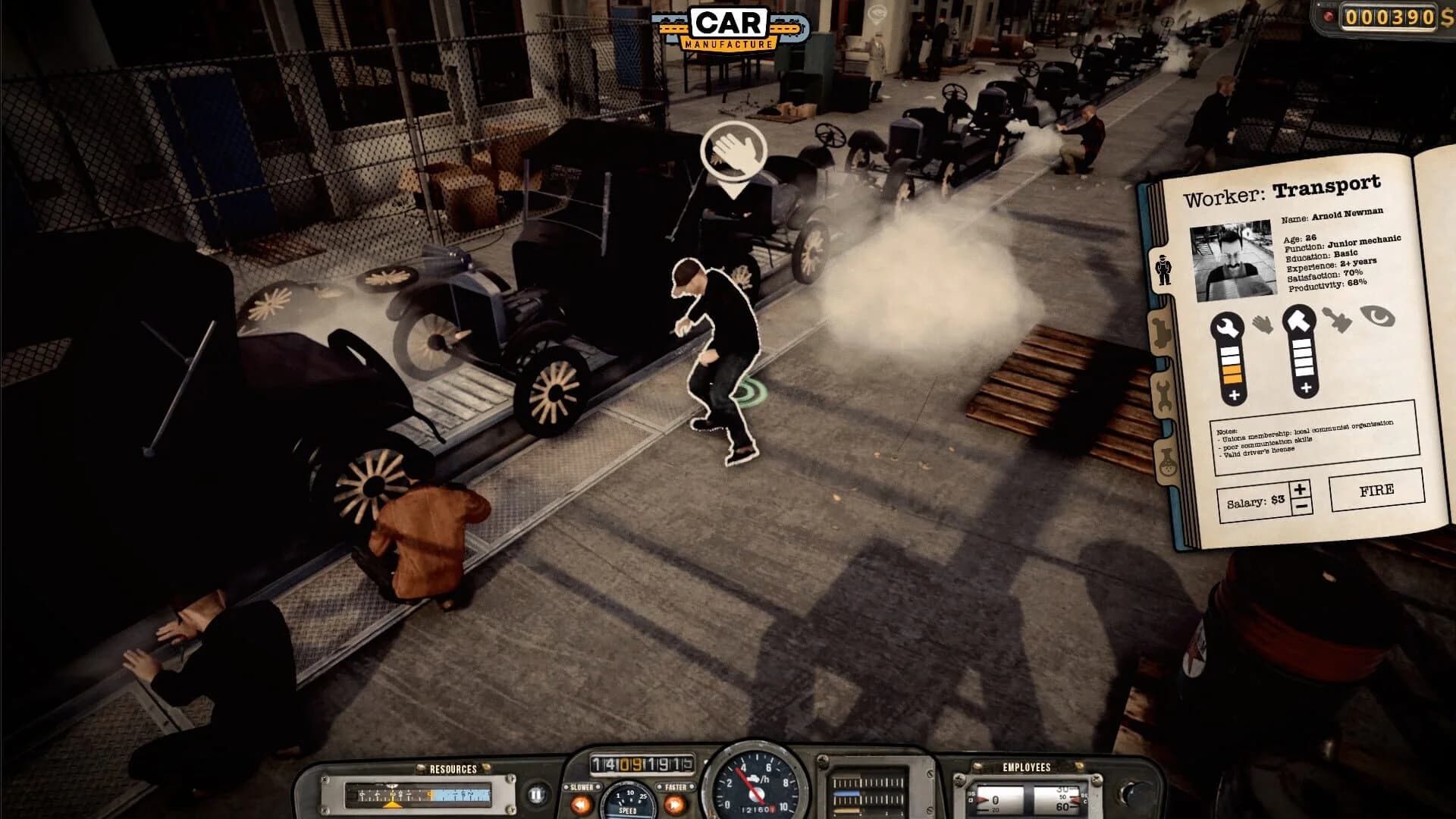Toggle the eye observation skill indicator
Screen dimensions: 1456x819
coord(1379,315)
